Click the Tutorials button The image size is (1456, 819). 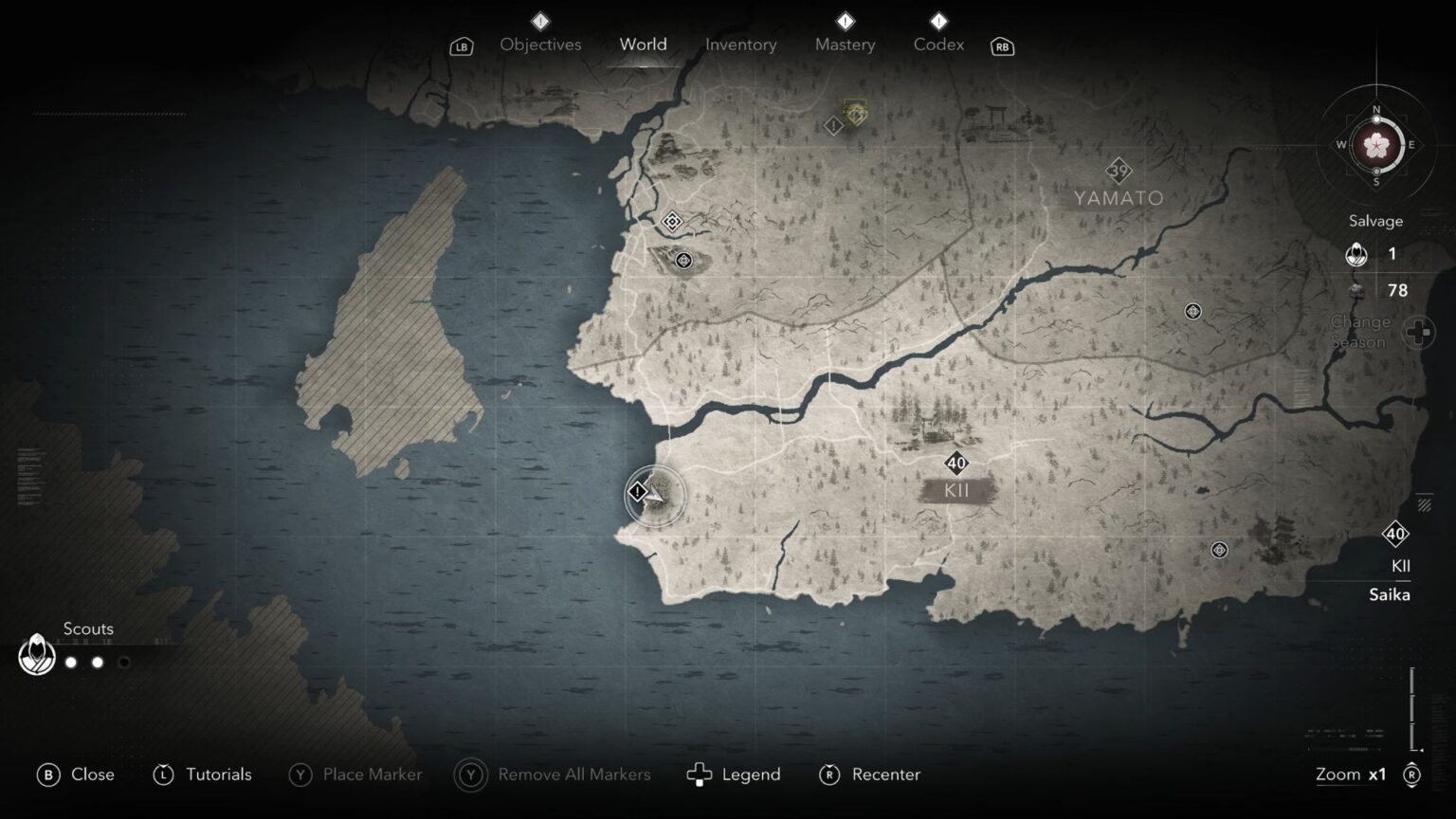202,774
